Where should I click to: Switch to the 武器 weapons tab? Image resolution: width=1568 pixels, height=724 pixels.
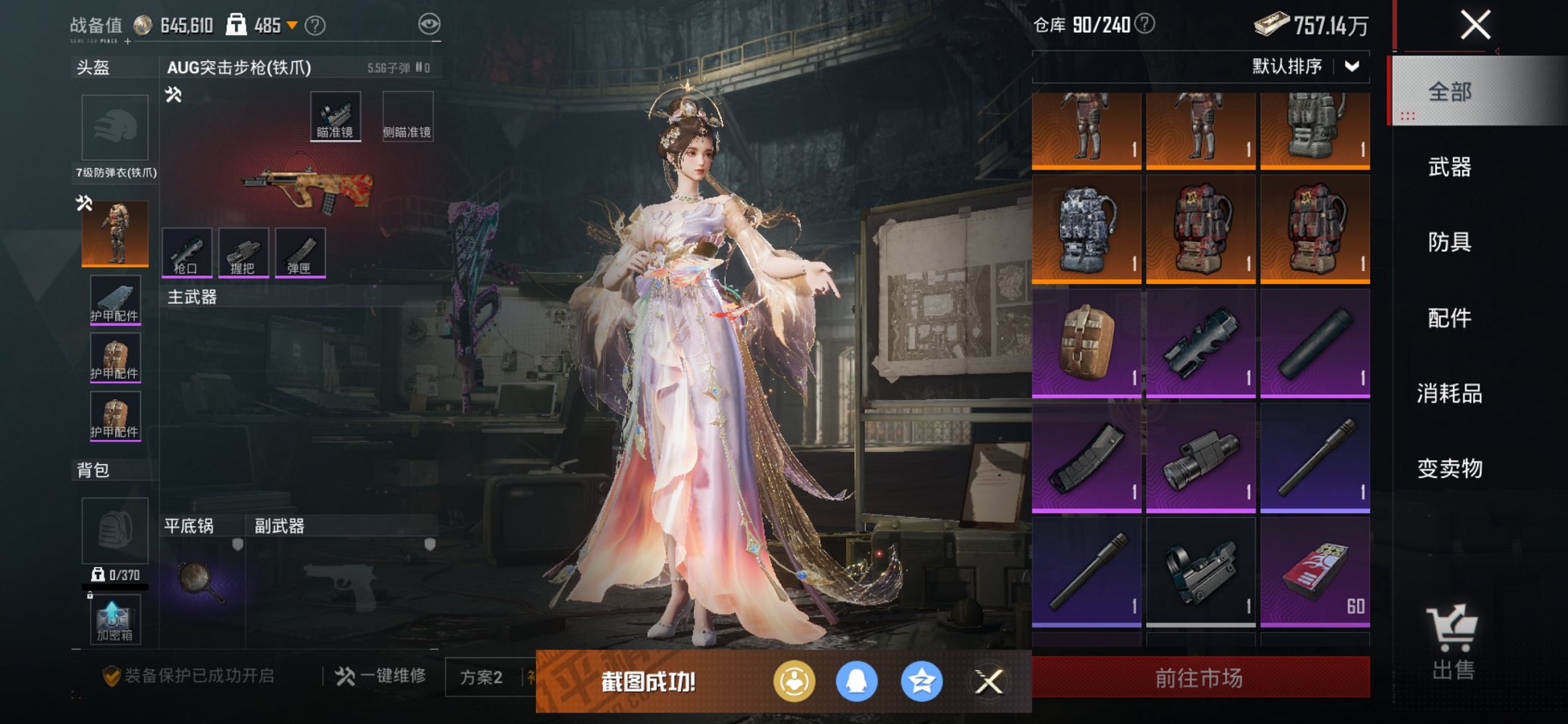1449,168
